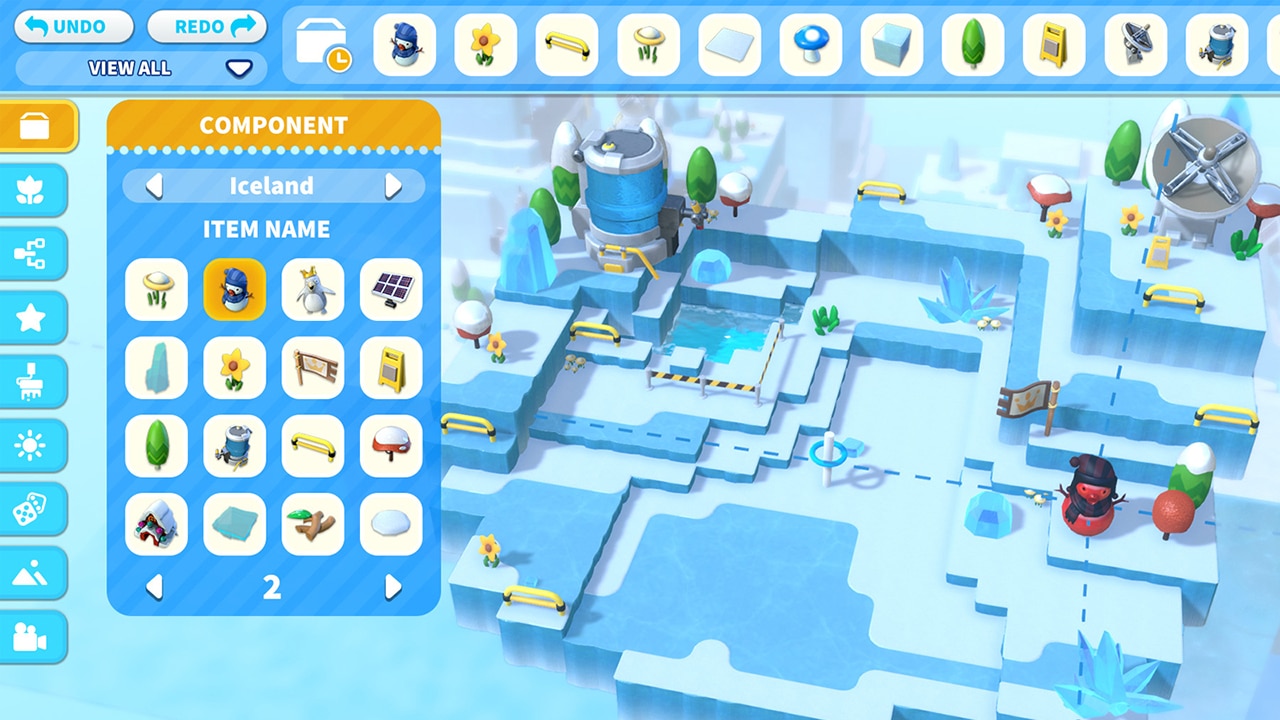This screenshot has width=1280, height=720.
Task: Select the snowy gingerbread house component
Action: point(156,524)
